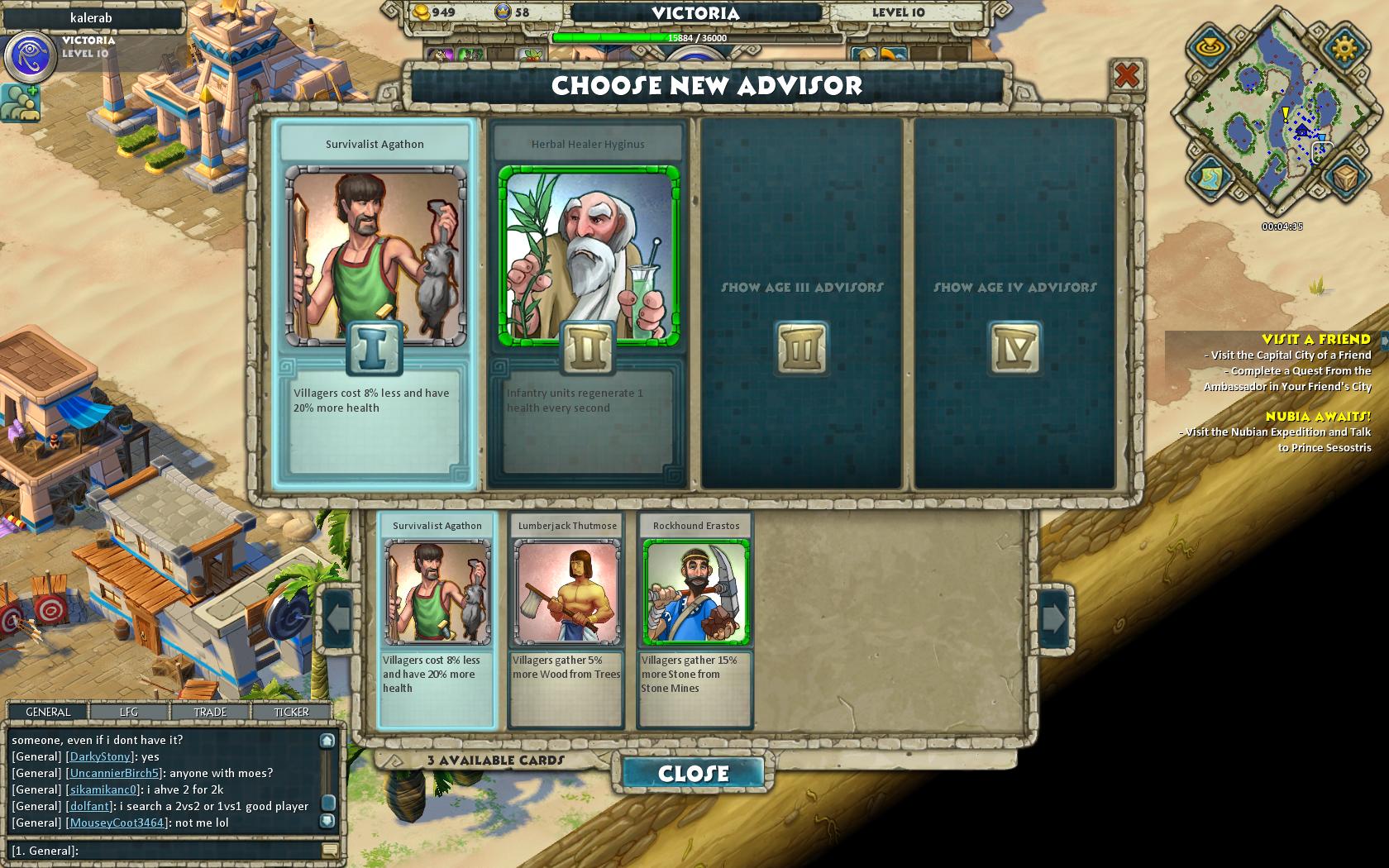Image resolution: width=1389 pixels, height=868 pixels.
Task: Page available cards with the right arrow
Action: [1053, 618]
